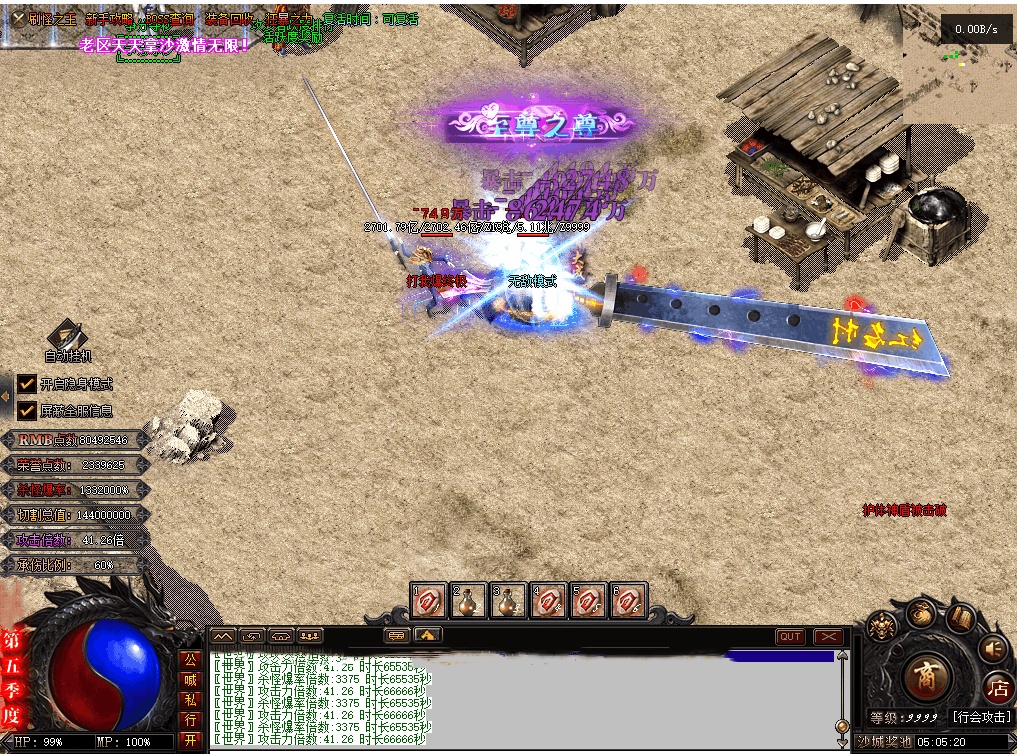Screen dimensions: 1017x754
Task: Toggle the 开启隐身模式 checkbox
Action: pyautogui.click(x=27, y=383)
